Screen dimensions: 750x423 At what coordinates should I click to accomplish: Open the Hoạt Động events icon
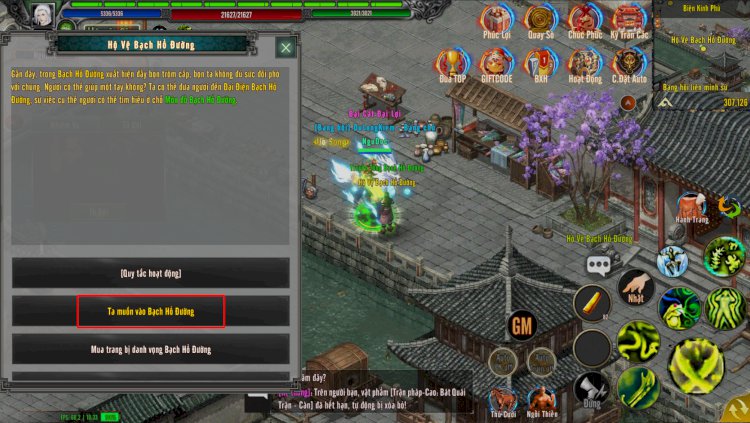point(585,64)
